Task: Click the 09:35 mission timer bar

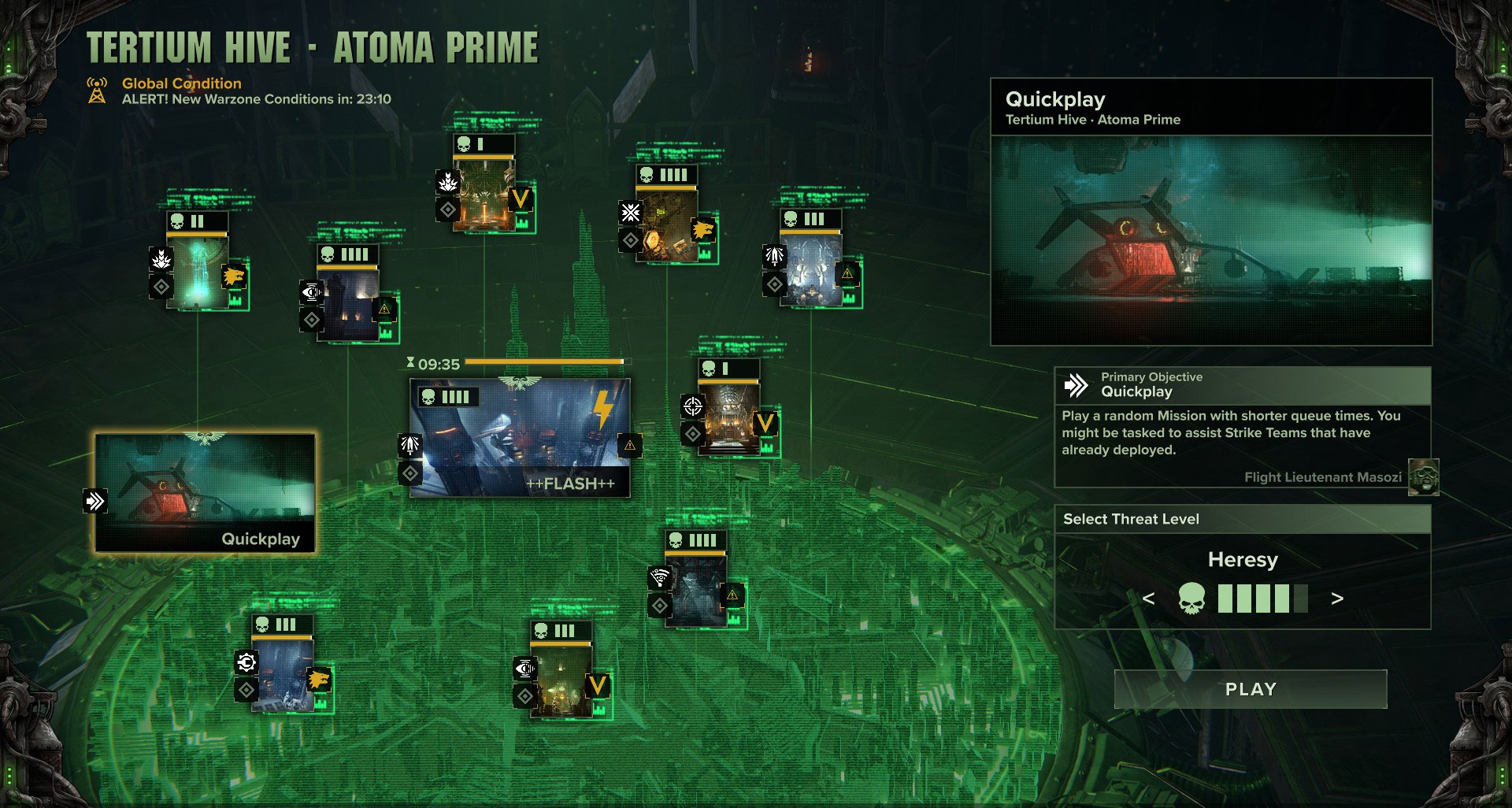Action: (x=543, y=361)
